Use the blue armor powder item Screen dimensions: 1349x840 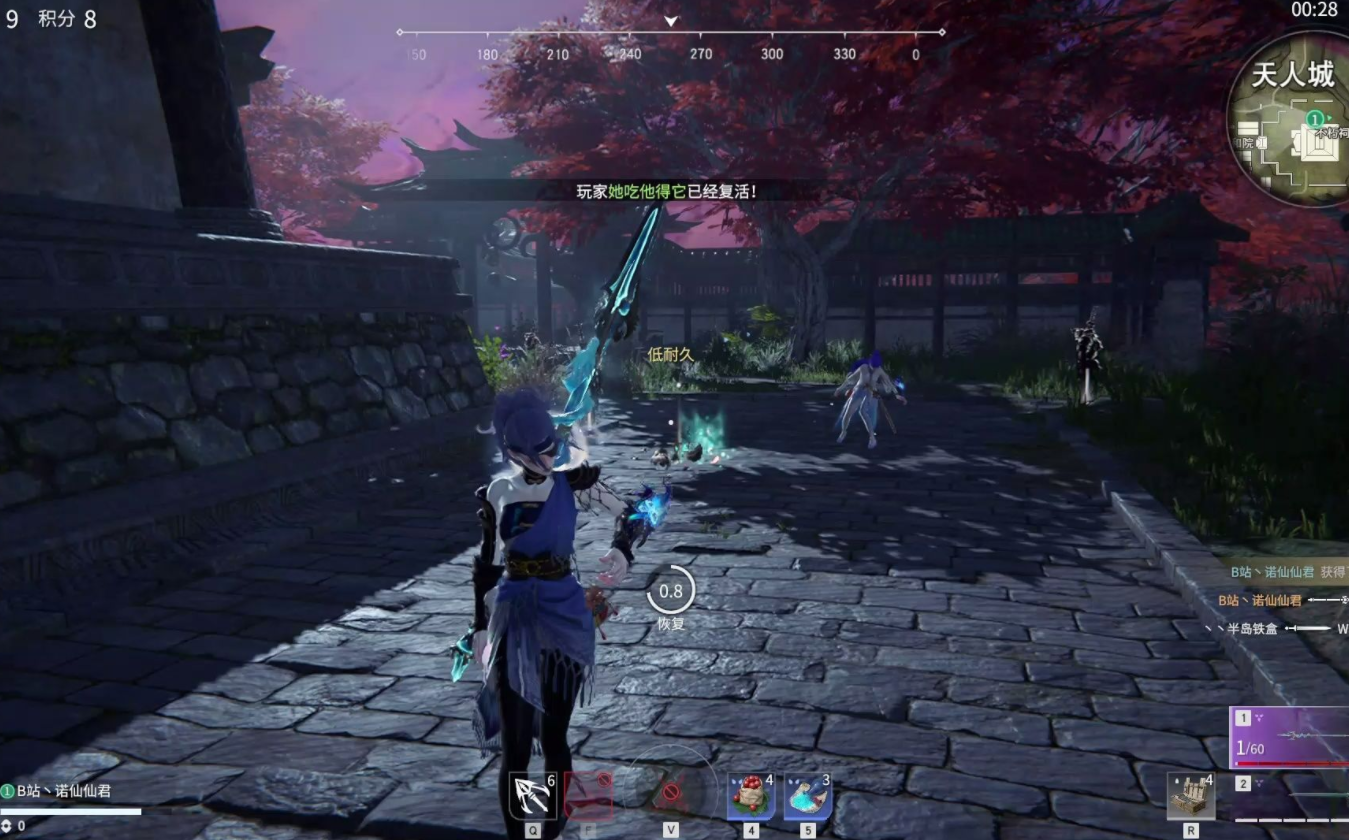(808, 796)
